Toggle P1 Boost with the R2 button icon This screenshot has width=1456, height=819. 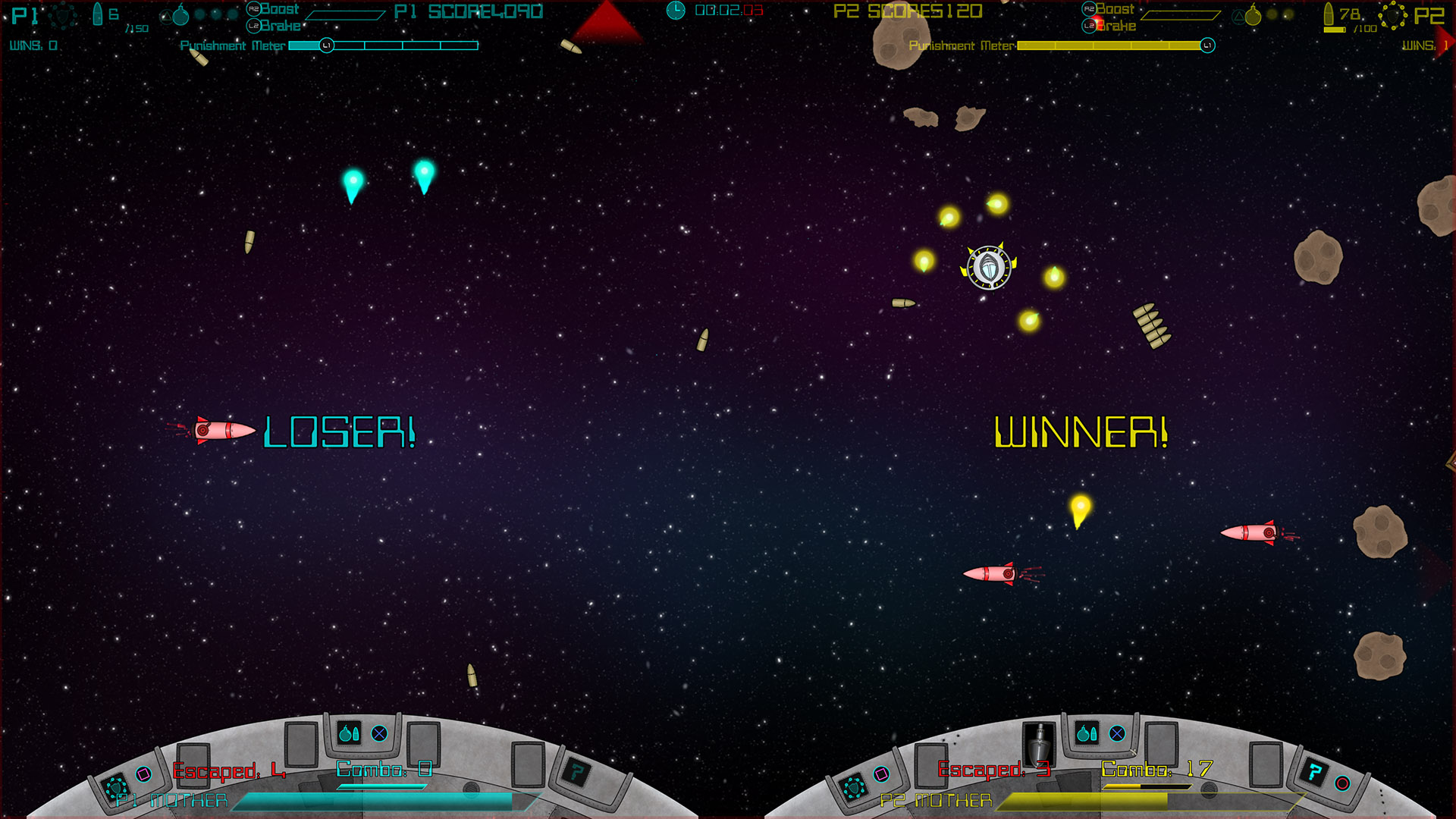tap(254, 9)
